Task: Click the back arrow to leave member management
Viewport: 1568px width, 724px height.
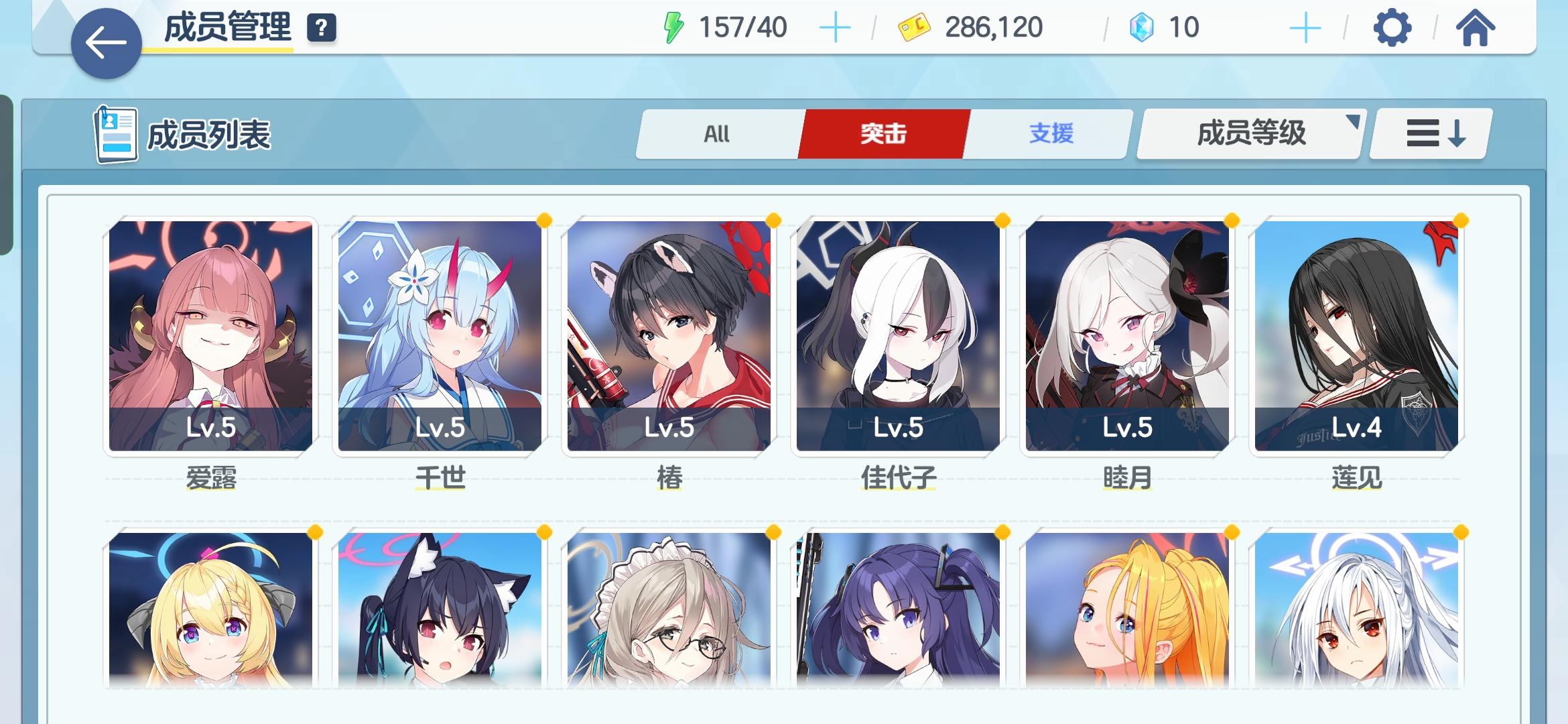Action: pos(105,42)
